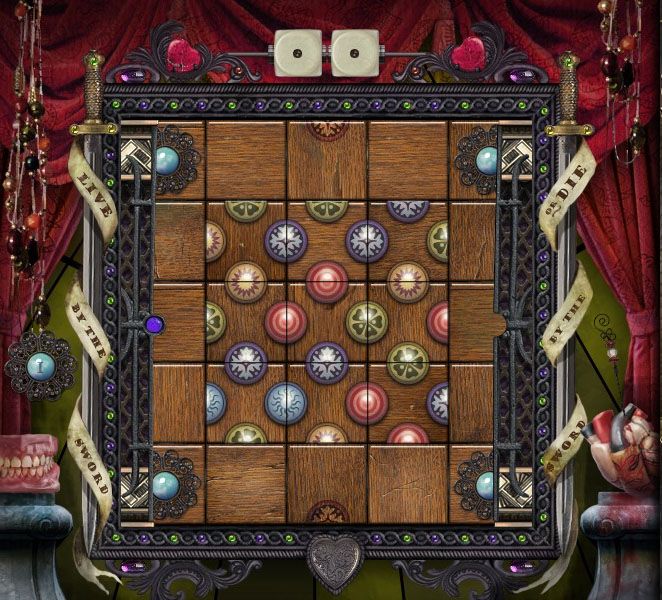Roll the left die above the board
This screenshot has width=662, height=600.
tap(297, 53)
